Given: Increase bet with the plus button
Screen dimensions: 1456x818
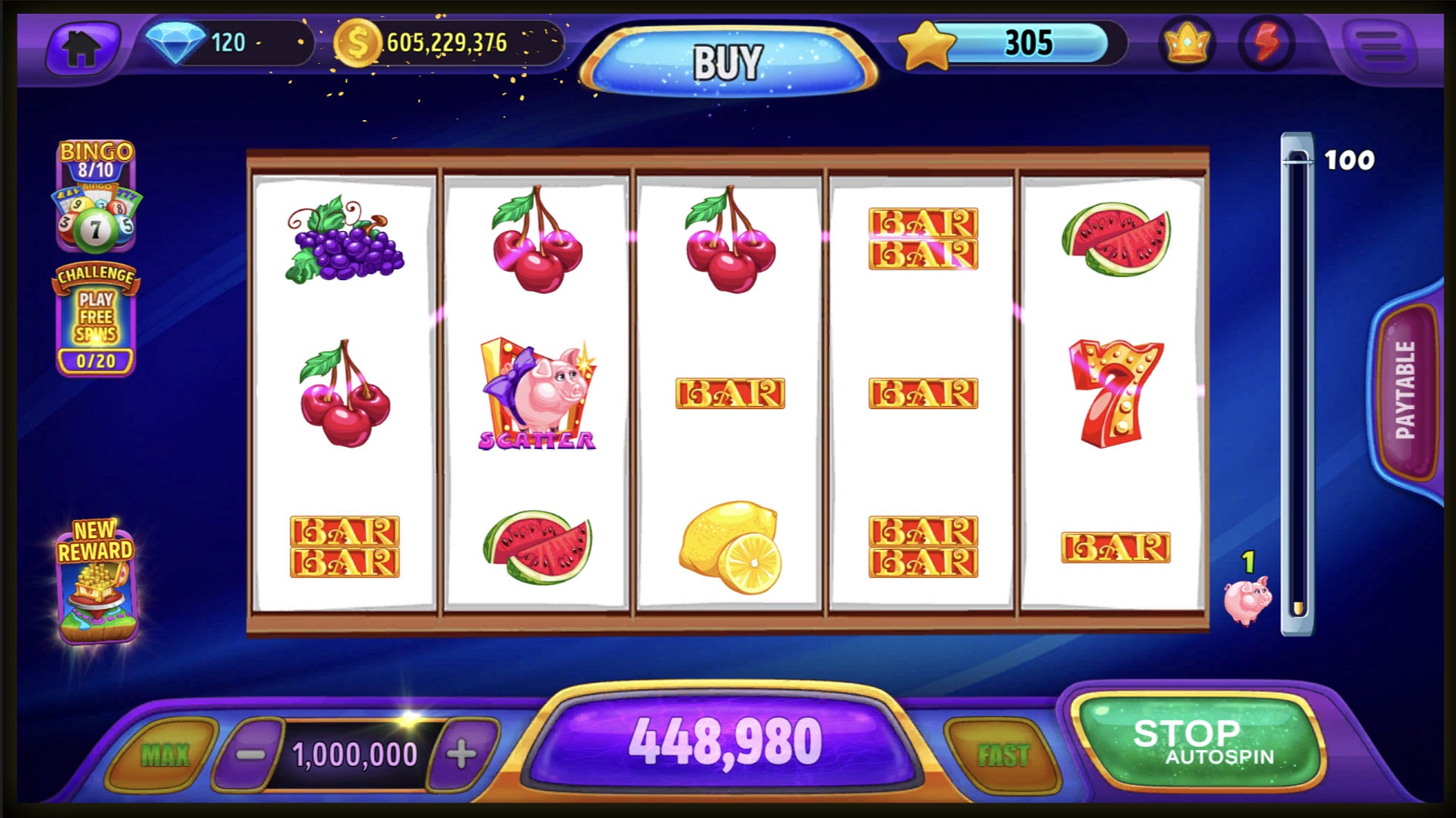Looking at the screenshot, I should click(x=462, y=754).
